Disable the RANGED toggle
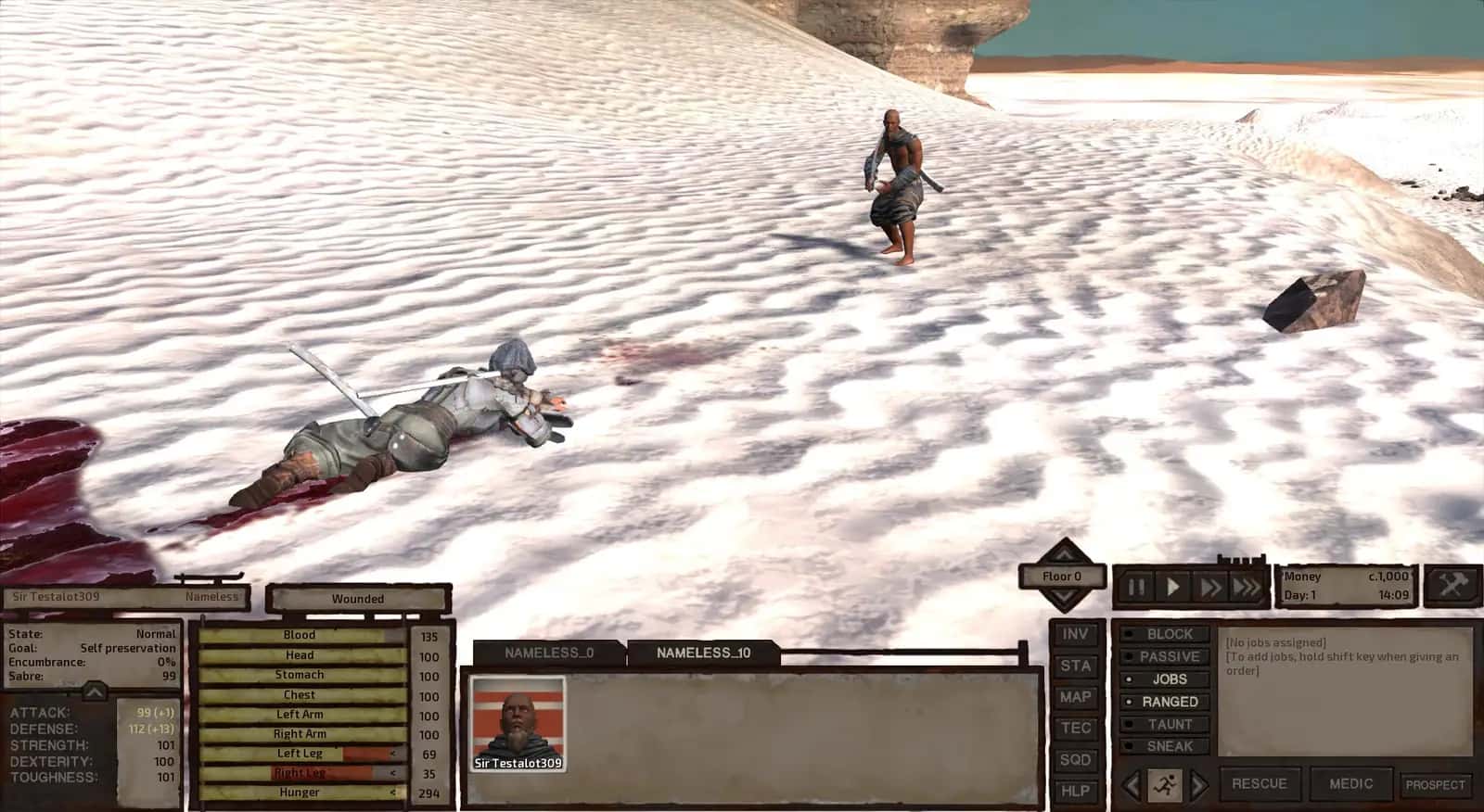1484x812 pixels. click(x=1167, y=702)
